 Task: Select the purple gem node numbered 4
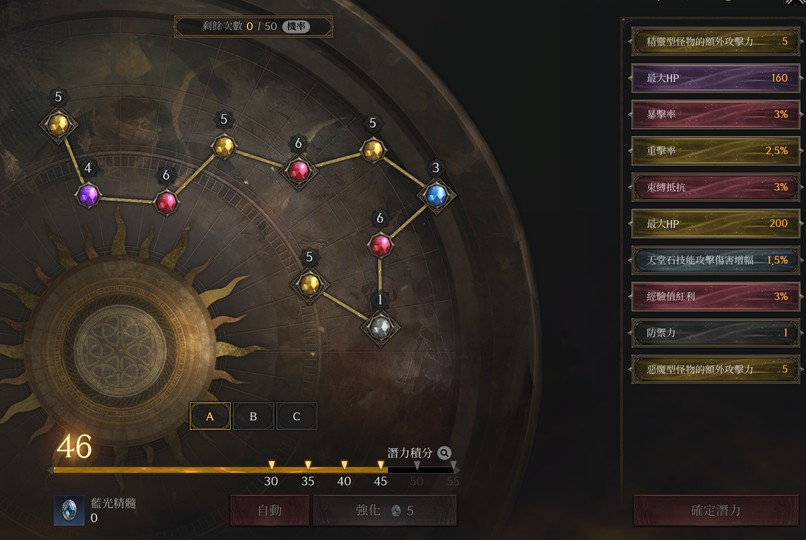[x=88, y=194]
